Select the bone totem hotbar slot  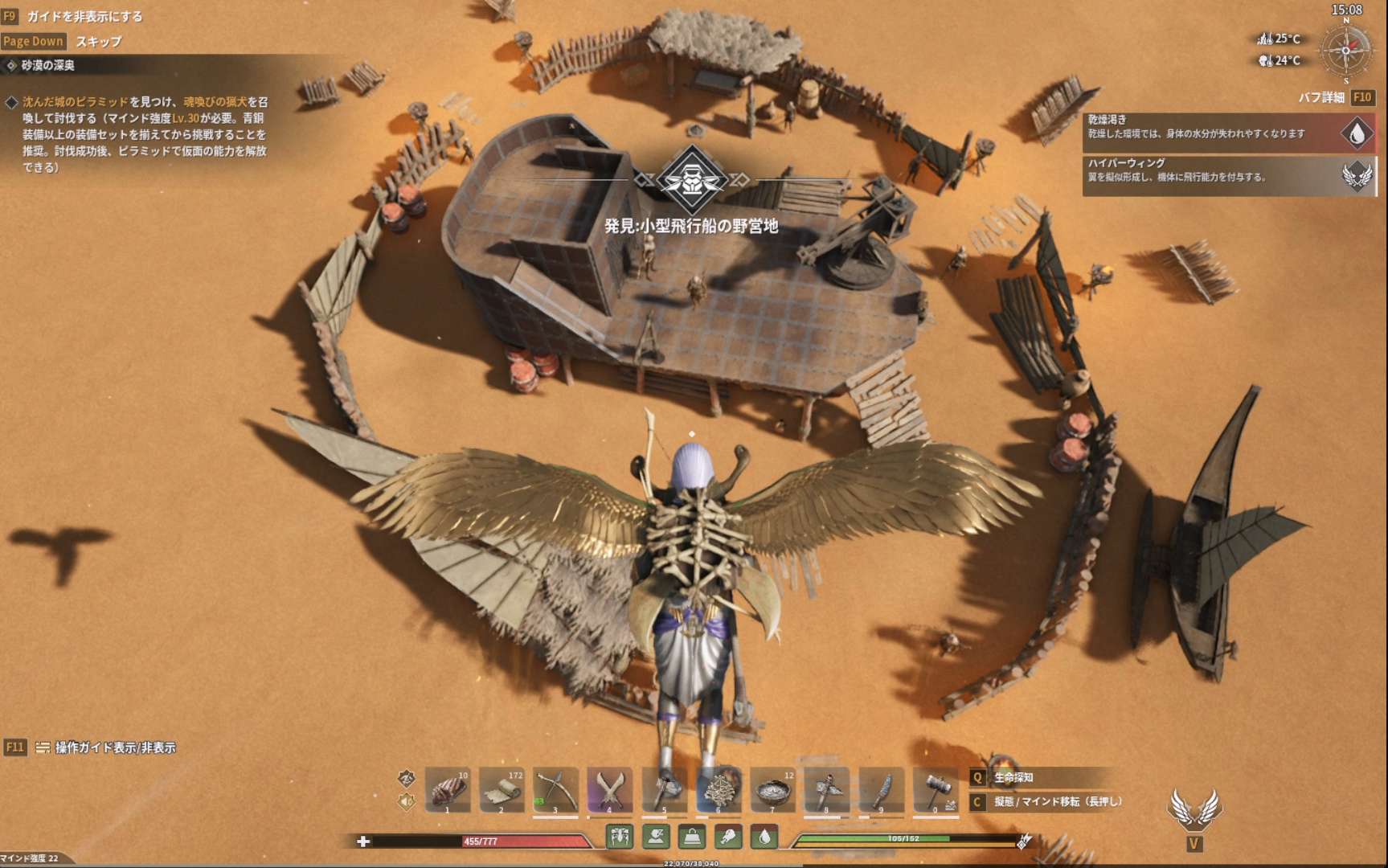pos(719,790)
